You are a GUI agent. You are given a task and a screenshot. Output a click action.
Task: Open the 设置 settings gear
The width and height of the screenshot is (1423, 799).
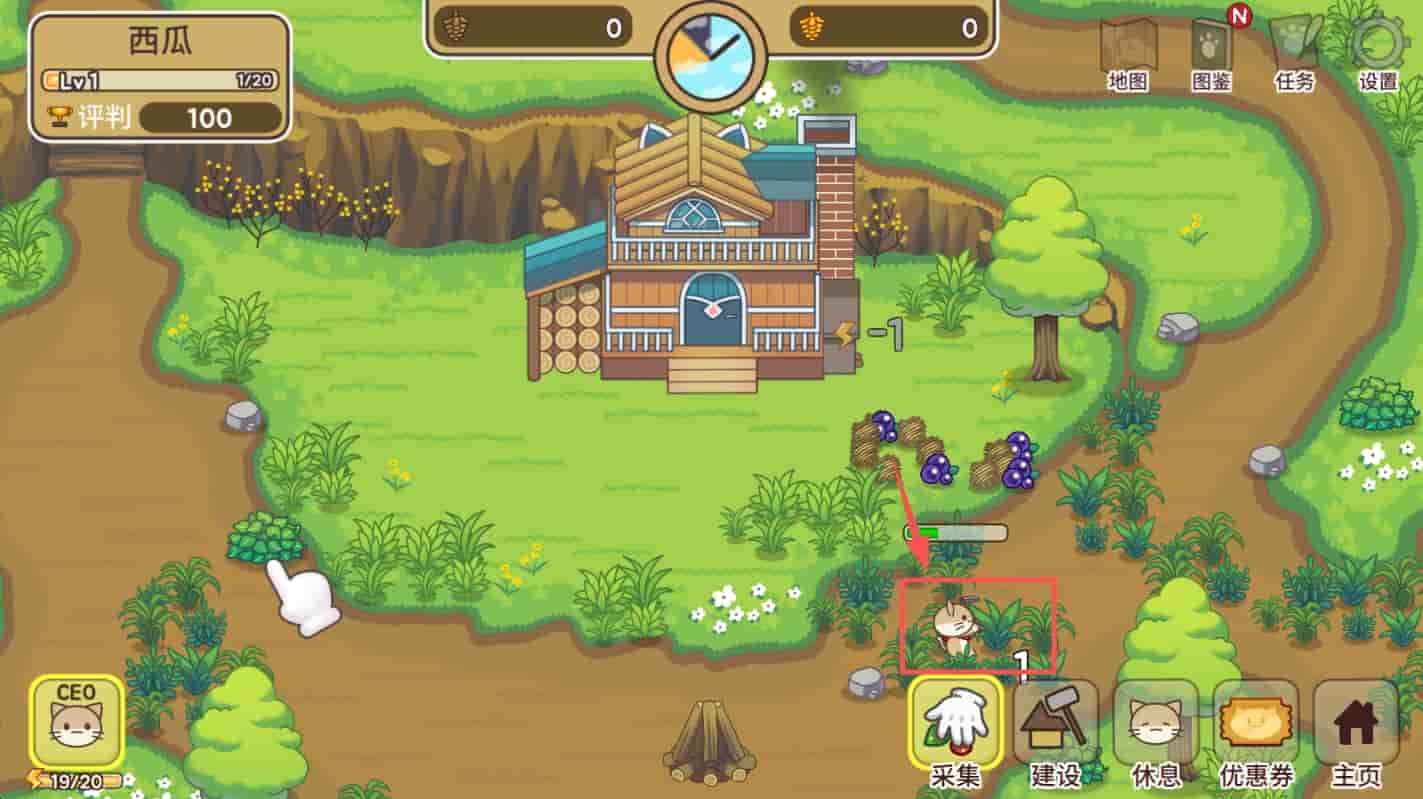tap(1378, 50)
